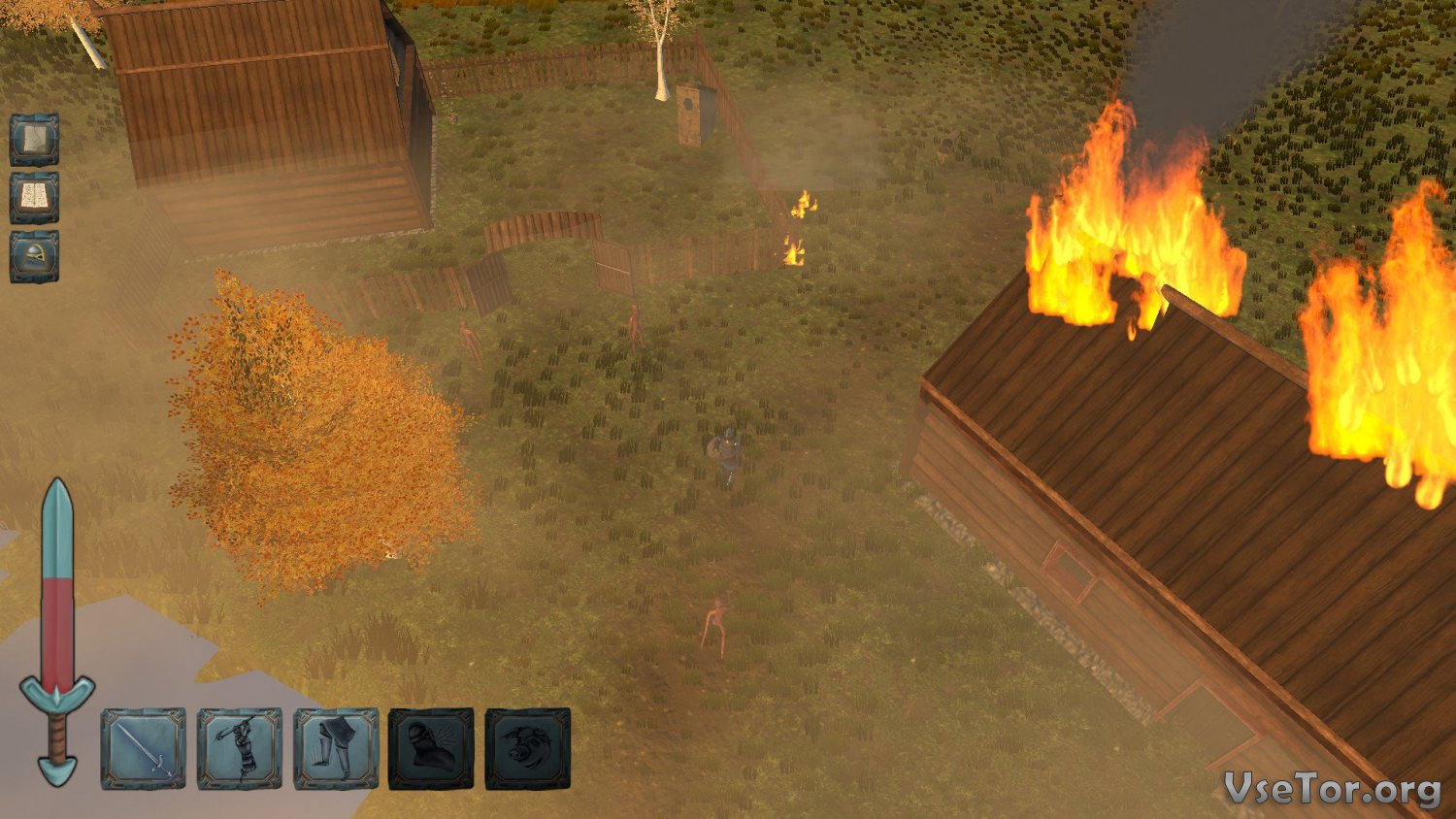Viewport: 1456px width, 819px height.
Task: Use the running legs ability
Action: (x=336, y=748)
